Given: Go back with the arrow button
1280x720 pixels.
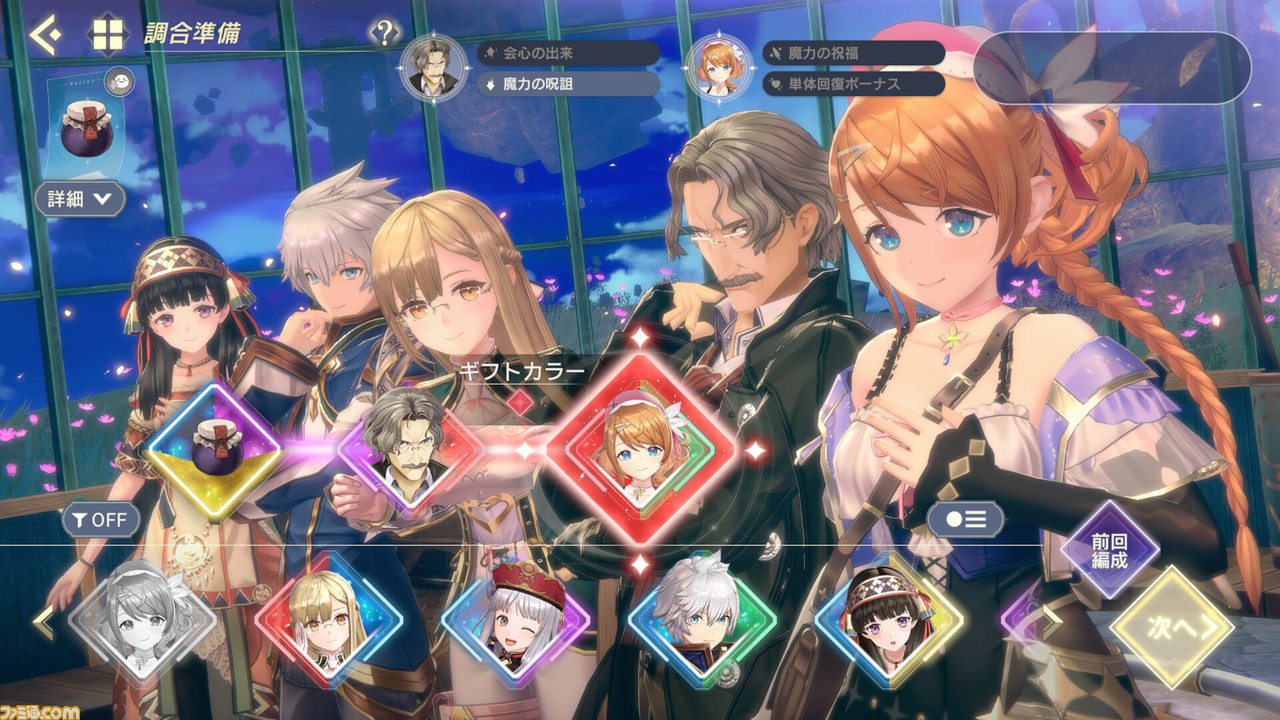Looking at the screenshot, I should pos(45,36).
